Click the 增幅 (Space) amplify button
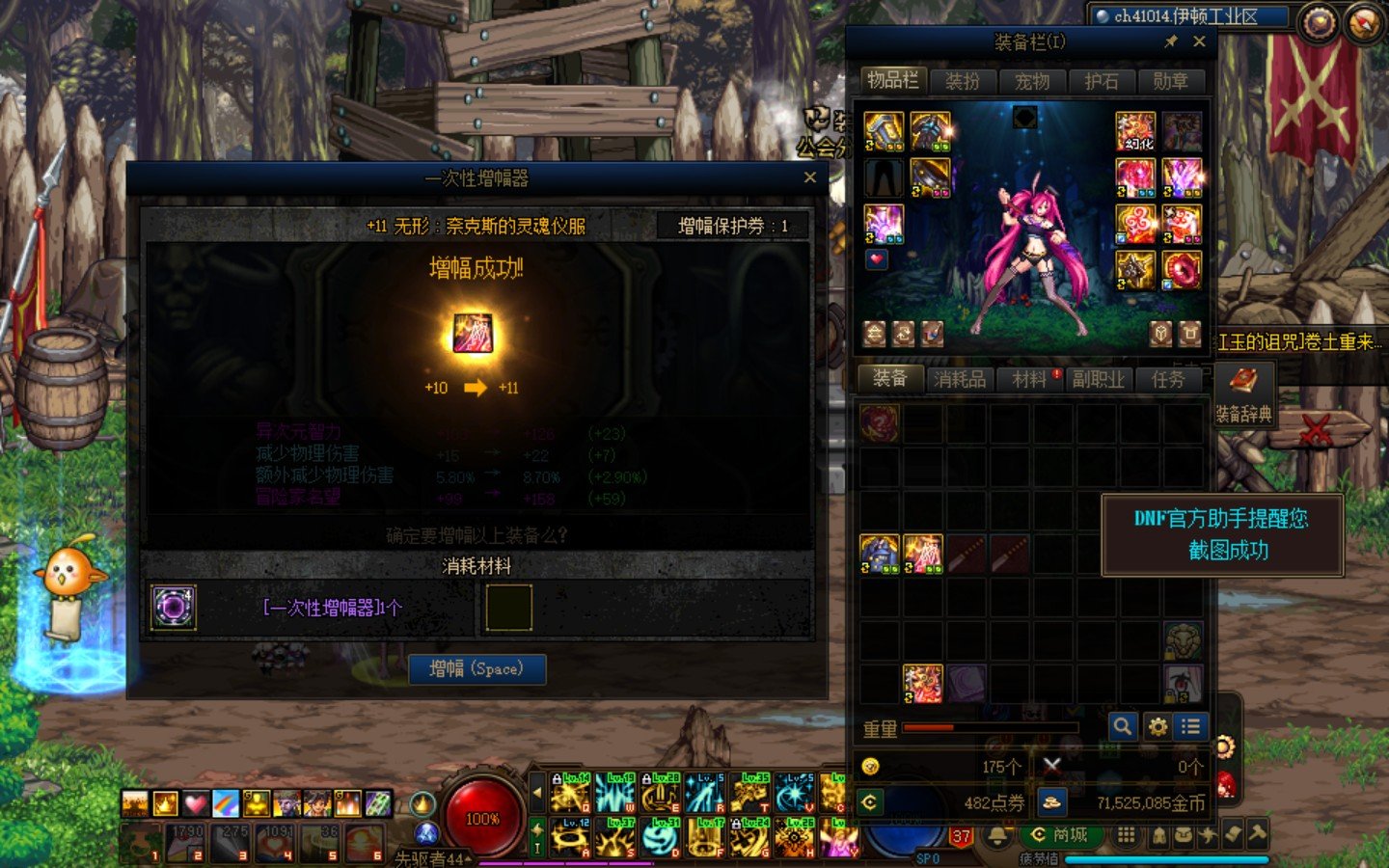This screenshot has height=868, width=1389. pyautogui.click(x=477, y=668)
